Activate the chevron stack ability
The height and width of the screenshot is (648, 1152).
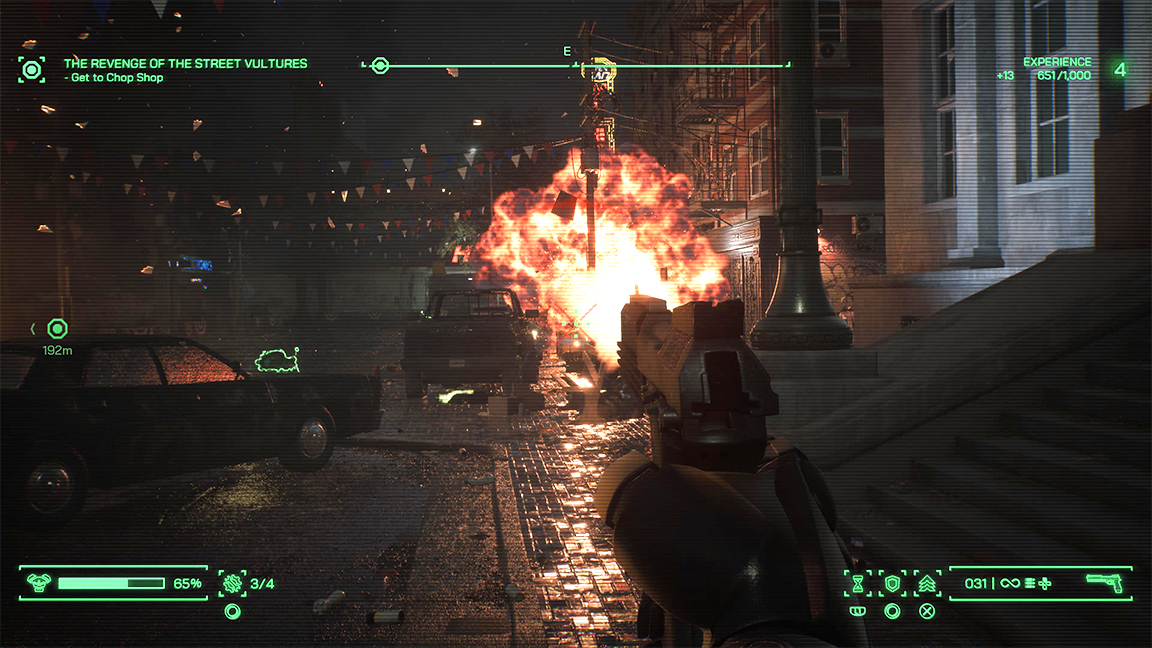927,584
